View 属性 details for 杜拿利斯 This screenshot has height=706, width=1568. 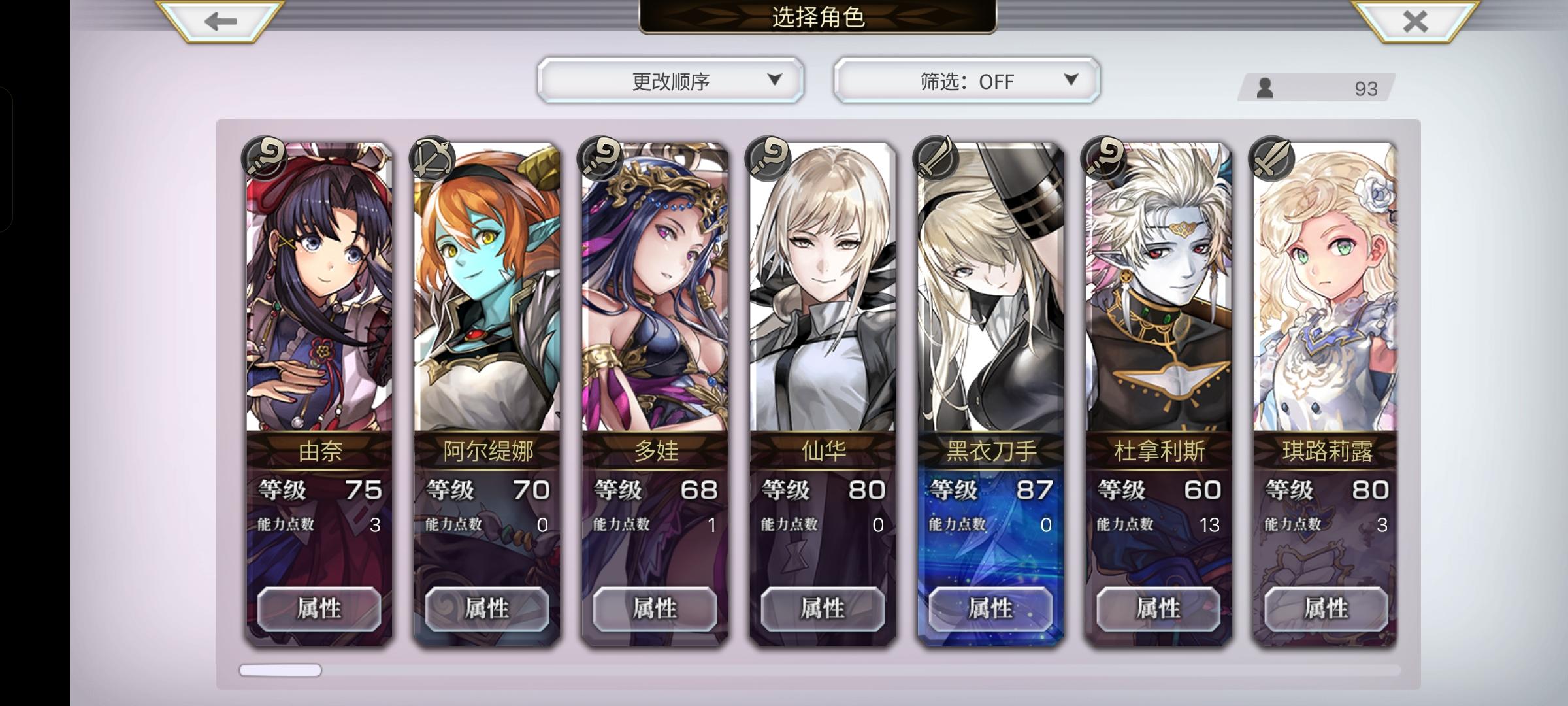1159,609
